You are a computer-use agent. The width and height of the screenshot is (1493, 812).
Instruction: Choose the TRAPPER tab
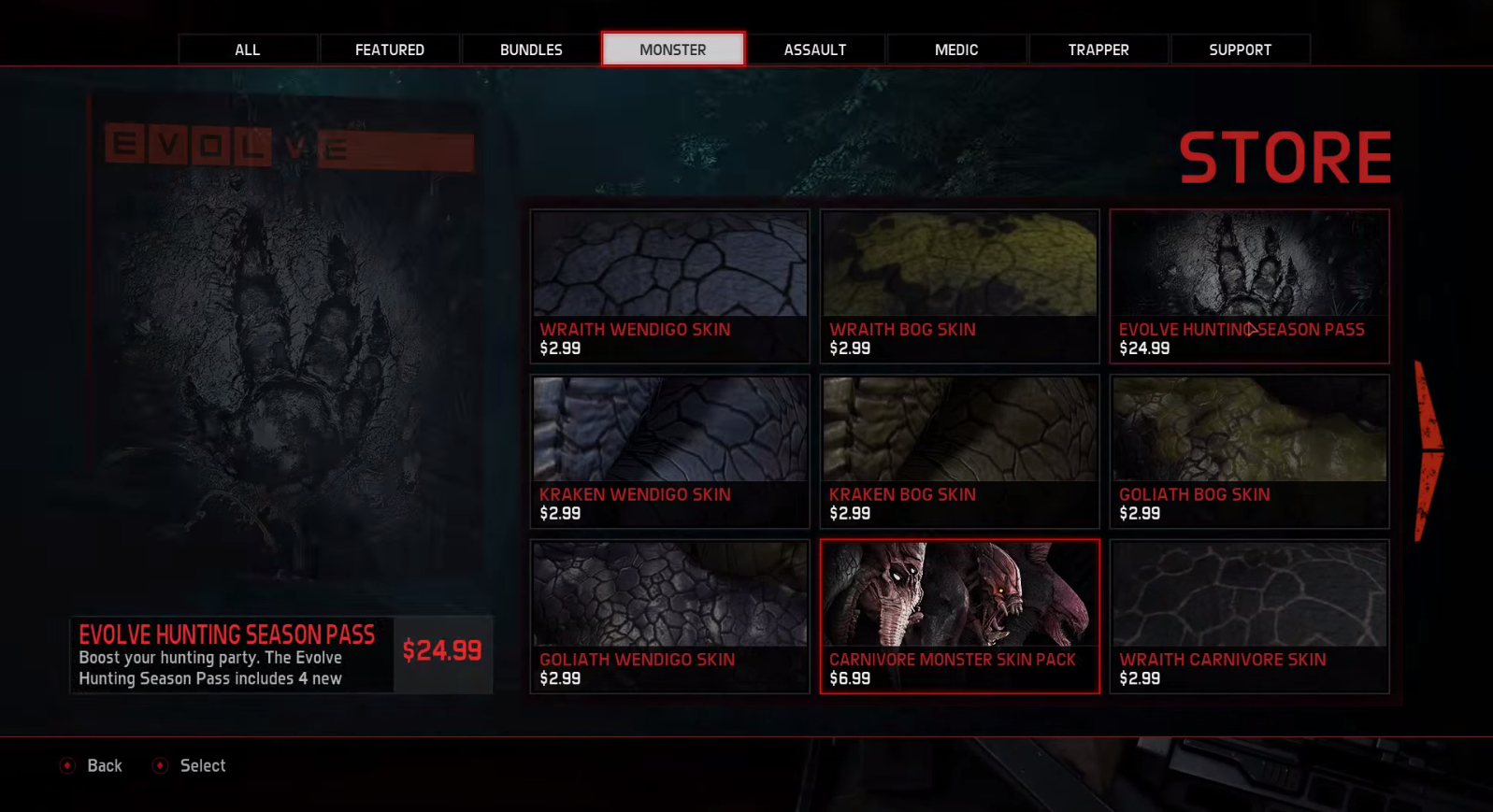click(1098, 50)
